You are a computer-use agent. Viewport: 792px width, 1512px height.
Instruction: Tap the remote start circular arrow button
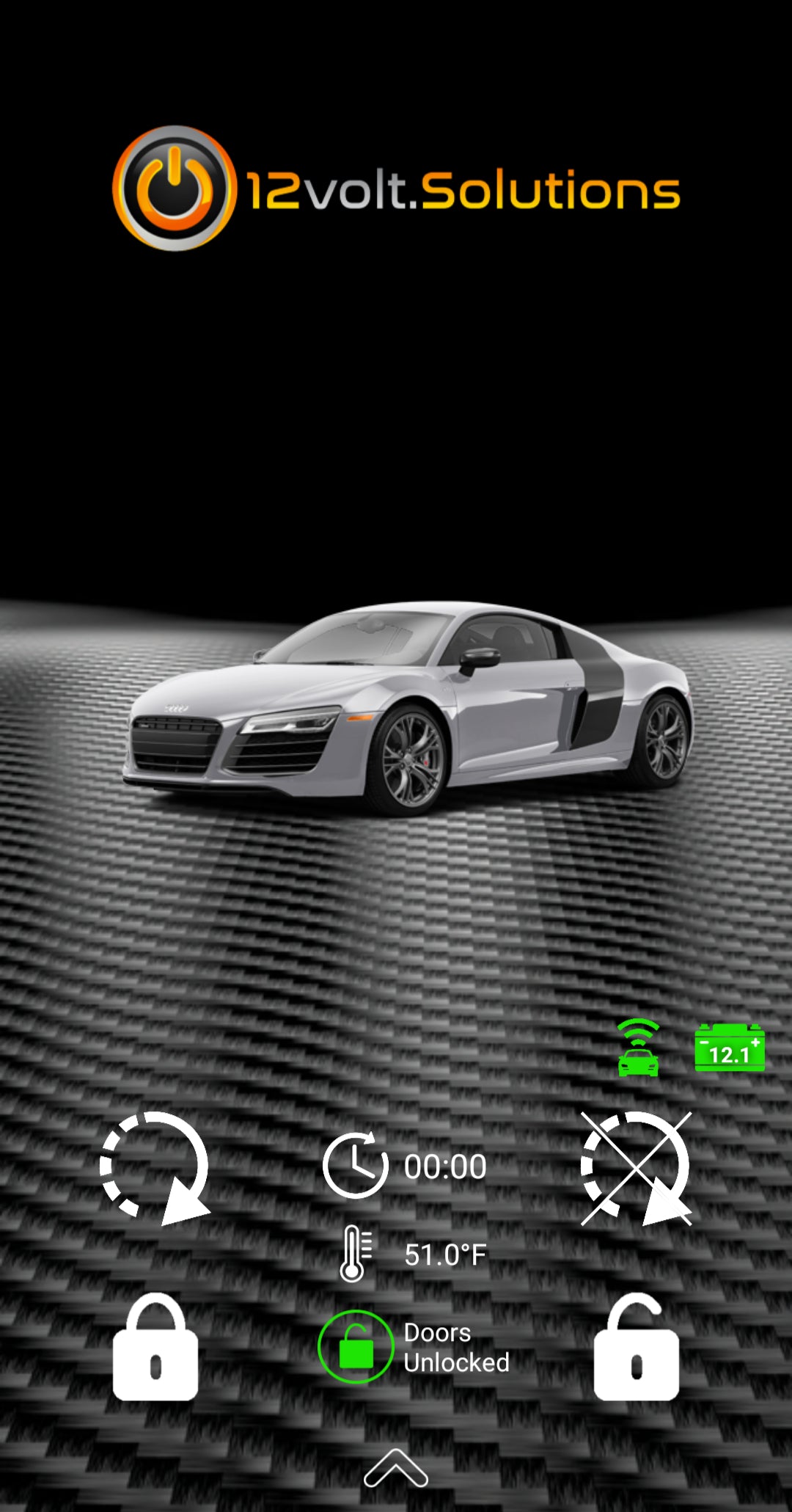pyautogui.click(x=154, y=1166)
